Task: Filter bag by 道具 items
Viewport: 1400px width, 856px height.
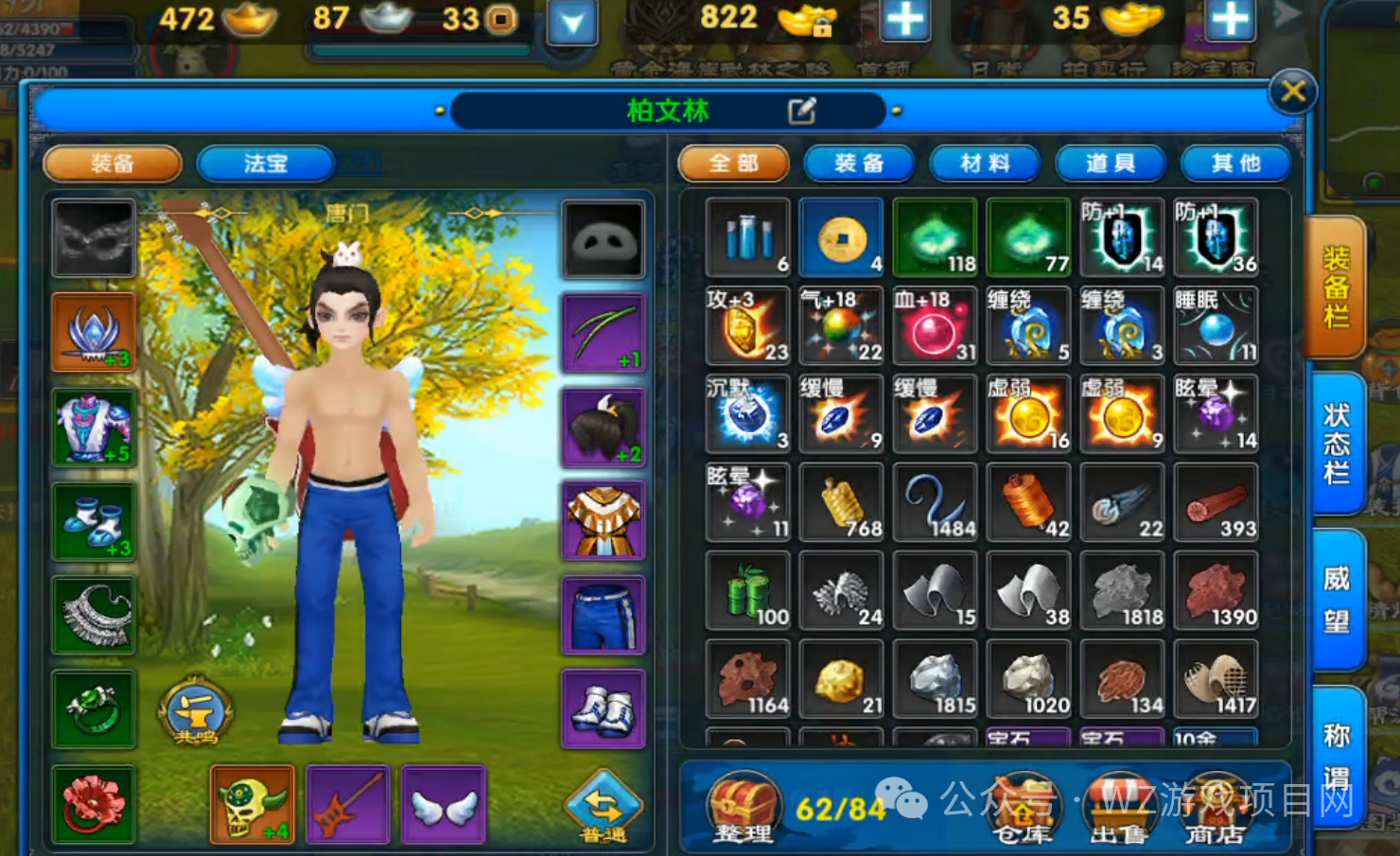Action: point(1111,164)
